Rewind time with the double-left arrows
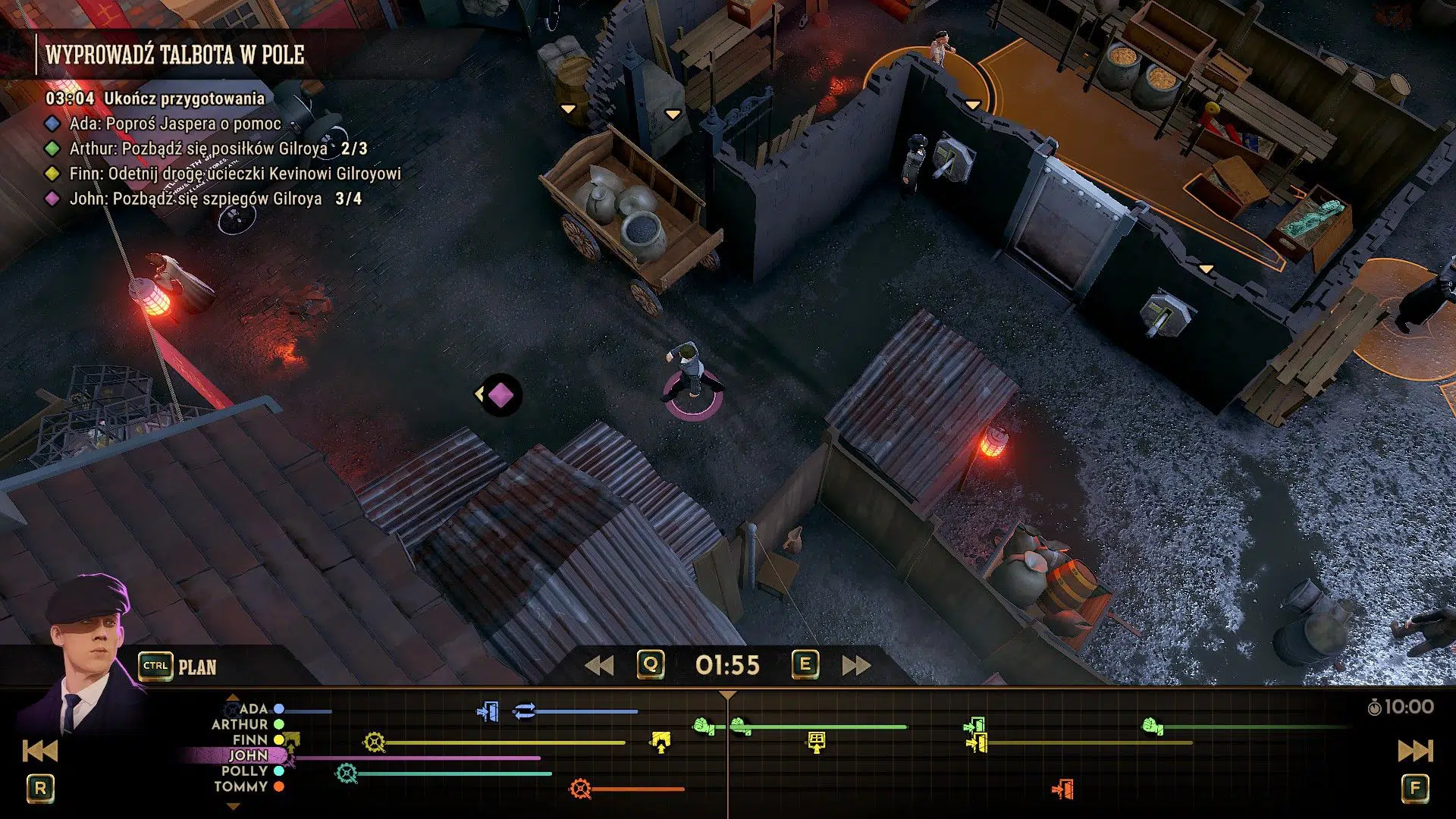 (599, 665)
